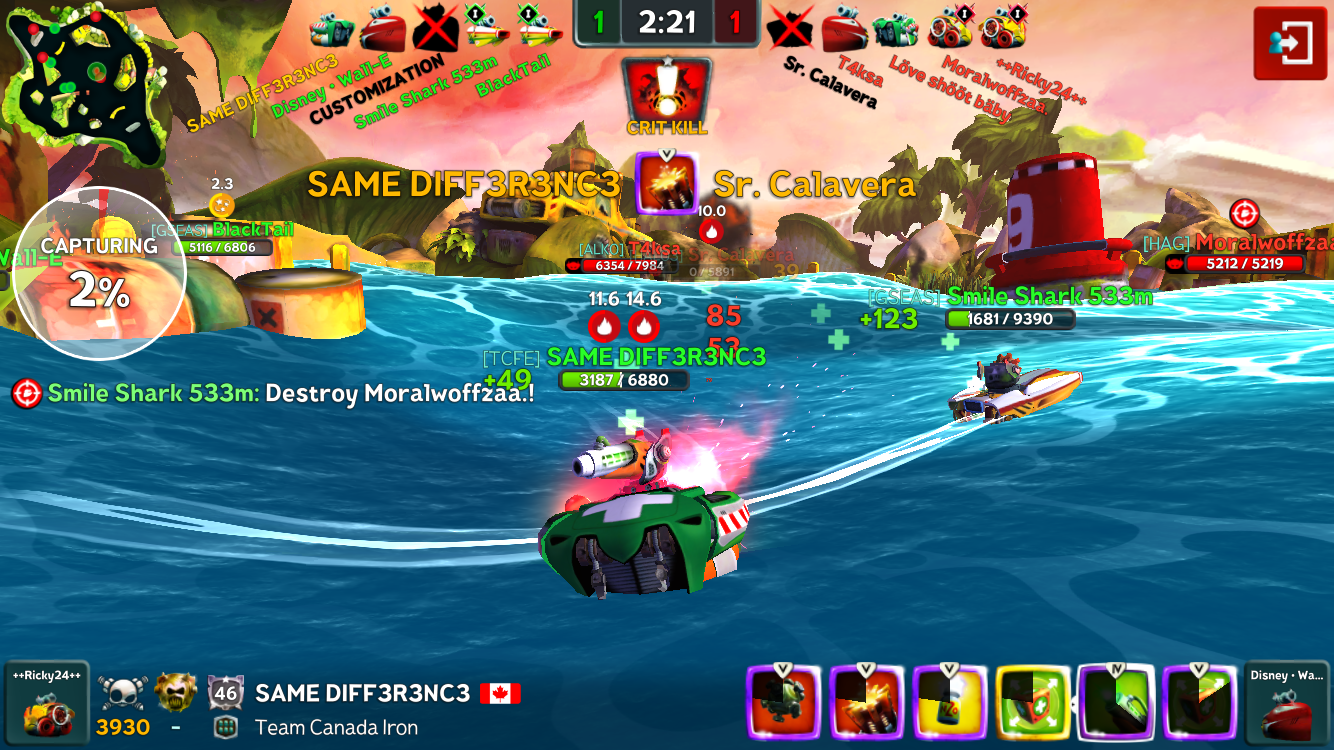The image size is (1334, 750).
Task: Choose the crossed-out Sr. Calavera roster icon
Action: click(790, 27)
